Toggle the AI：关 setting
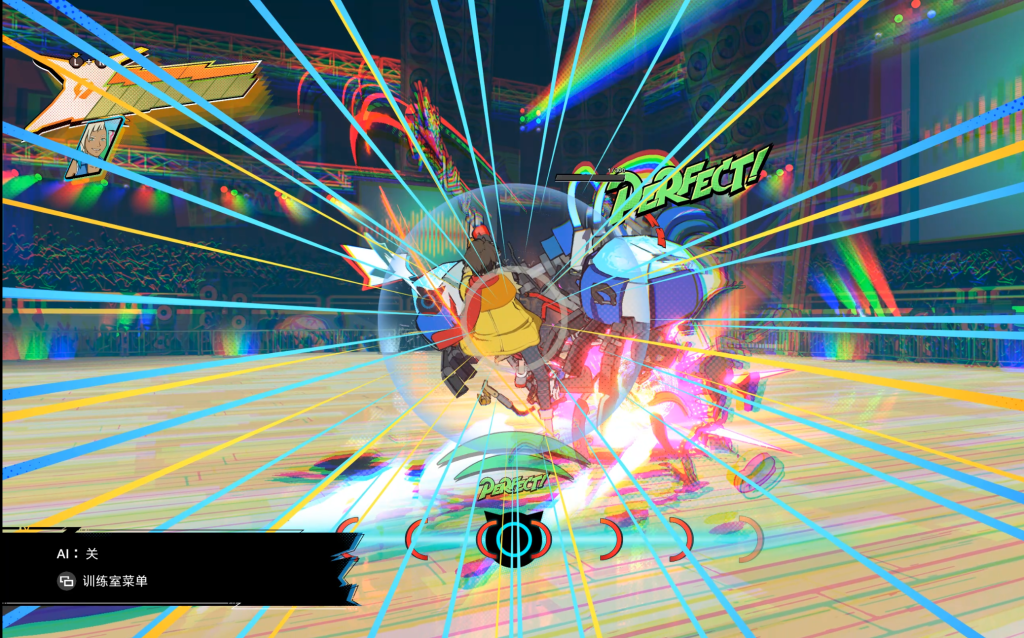1024x638 pixels. pos(78,553)
